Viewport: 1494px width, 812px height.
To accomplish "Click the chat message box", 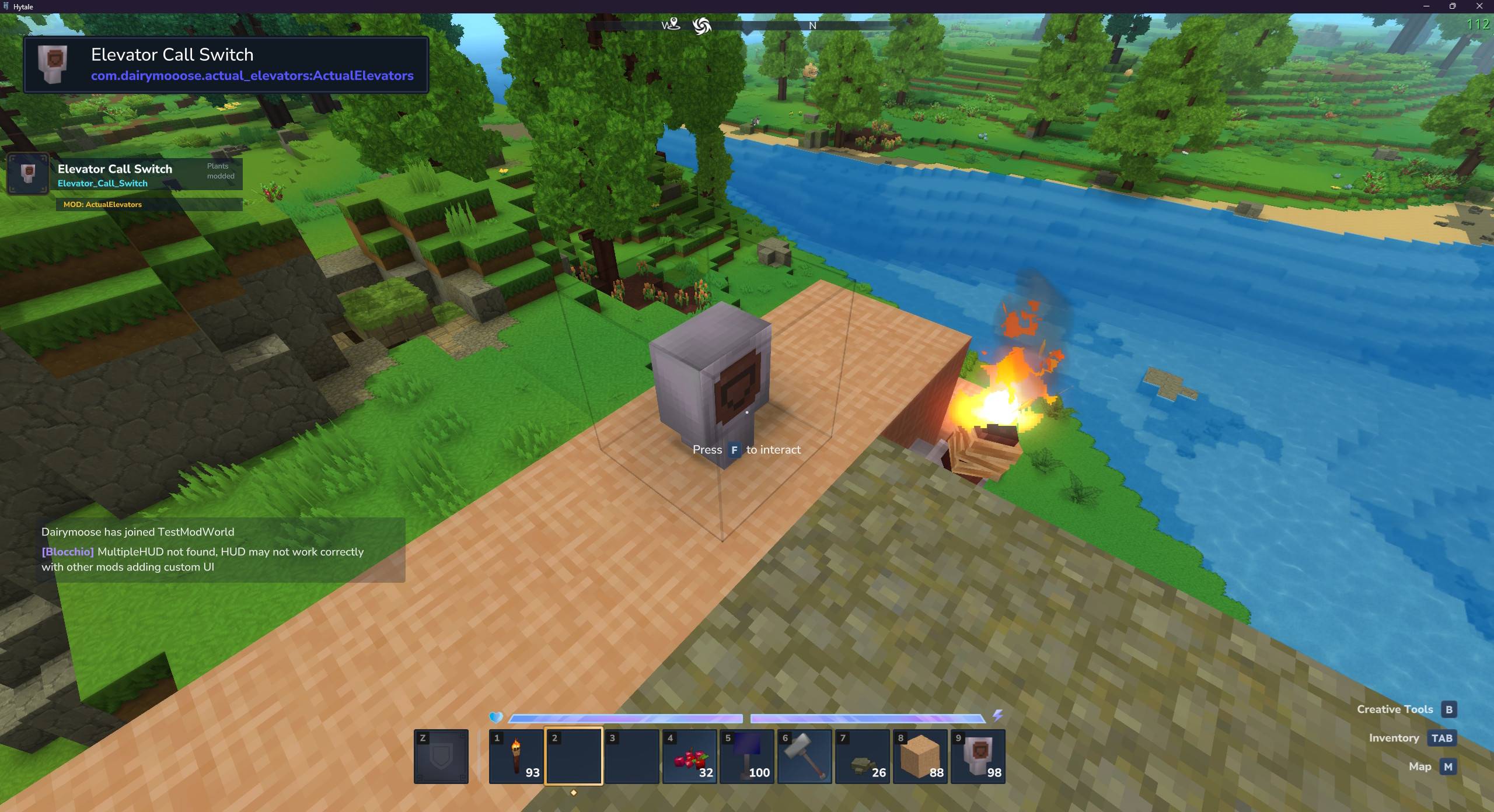I will (x=221, y=549).
